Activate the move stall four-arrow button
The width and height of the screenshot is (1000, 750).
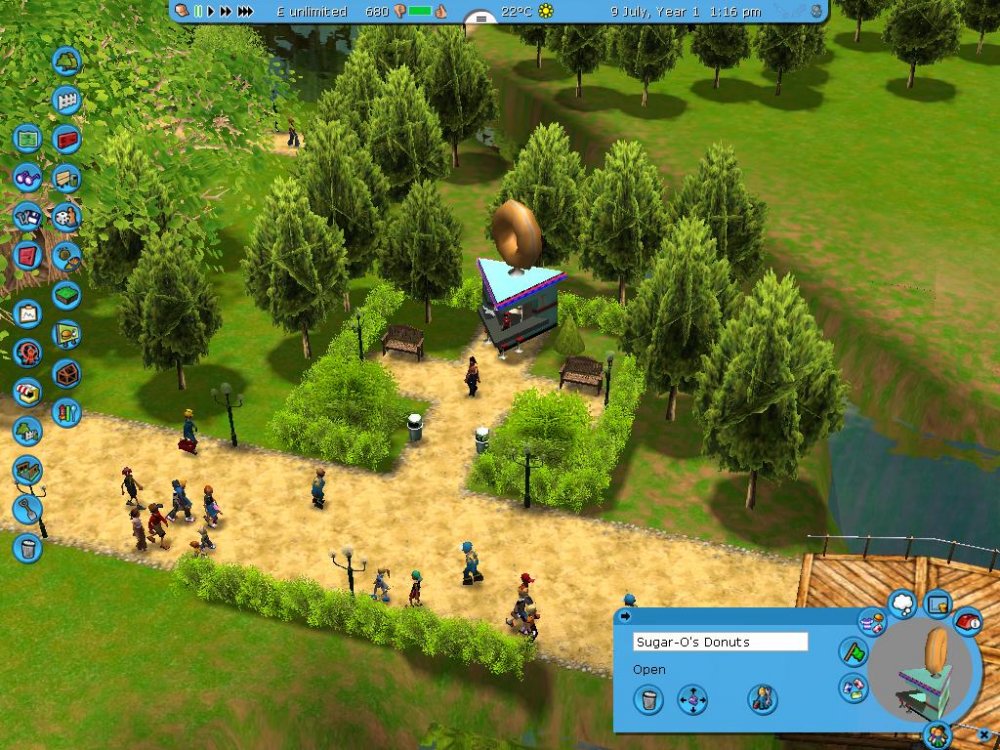click(x=692, y=698)
